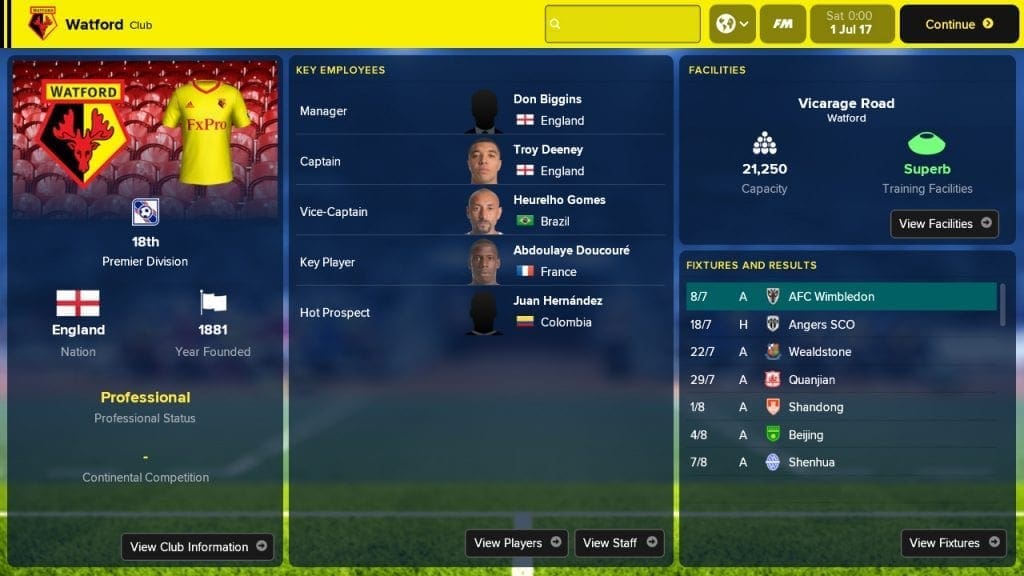Click the Continue button
Viewport: 1024px width, 576px height.
pyautogui.click(x=959, y=24)
